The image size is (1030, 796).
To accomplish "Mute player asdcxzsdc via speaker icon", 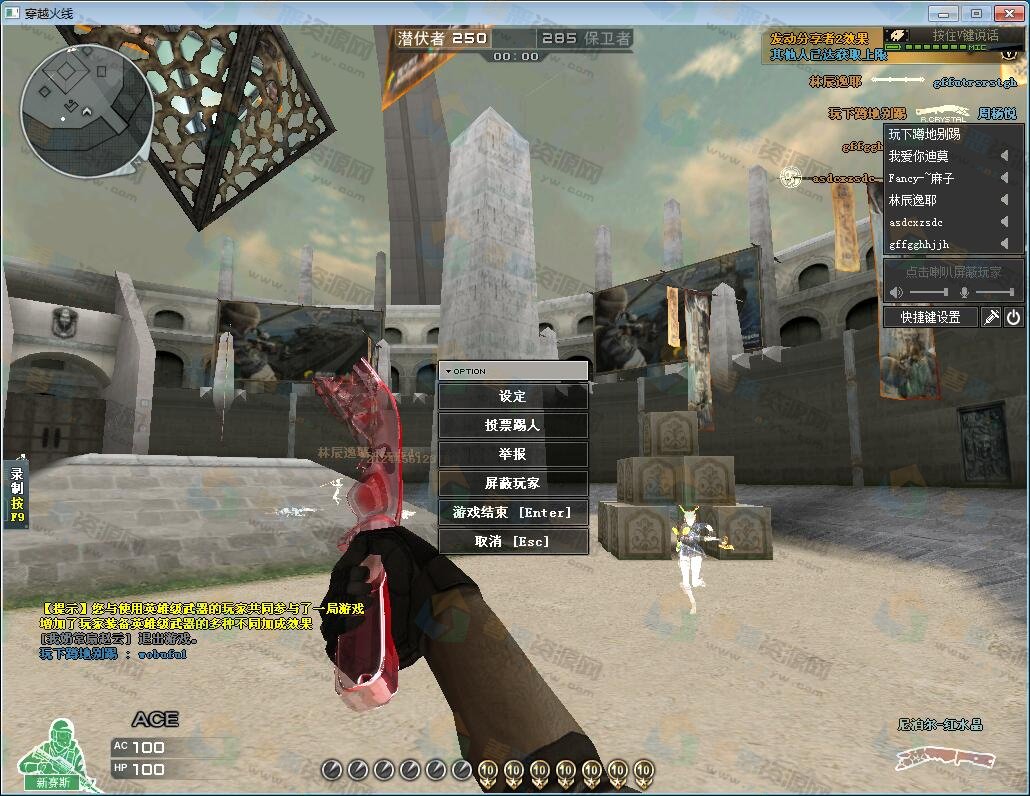I will (x=1004, y=222).
